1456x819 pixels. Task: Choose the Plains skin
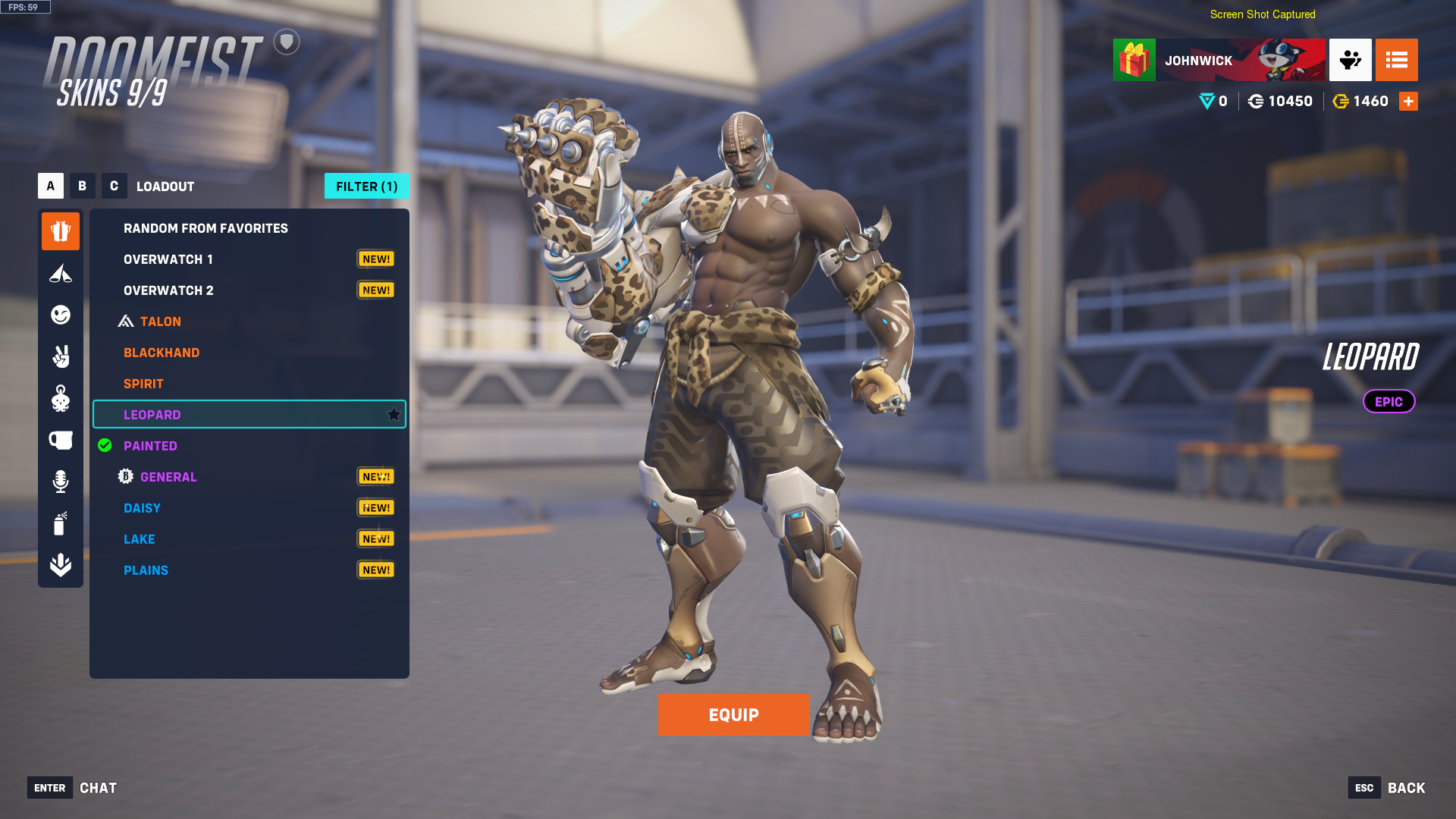tap(146, 570)
